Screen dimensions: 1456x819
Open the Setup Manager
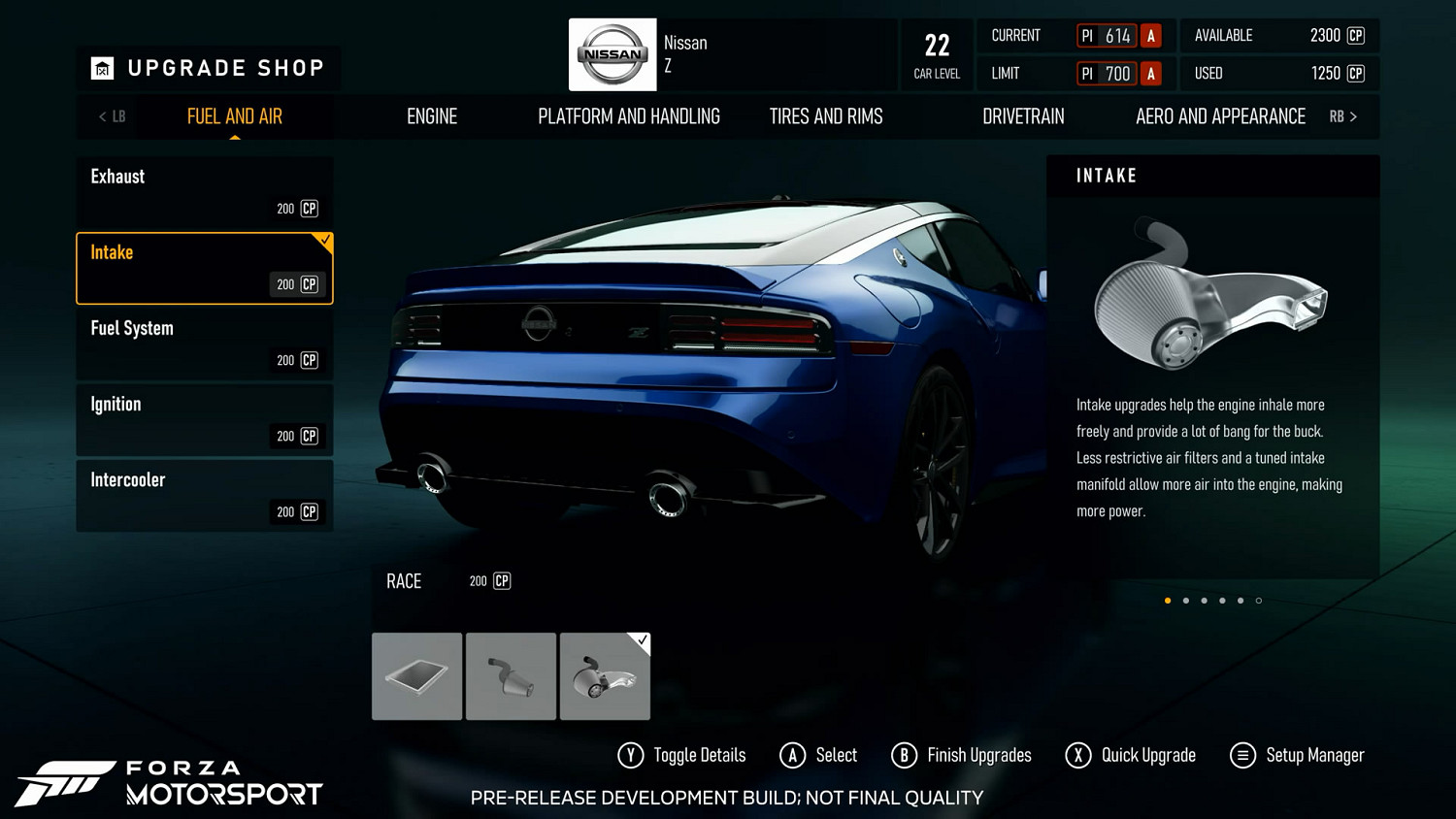point(1297,755)
